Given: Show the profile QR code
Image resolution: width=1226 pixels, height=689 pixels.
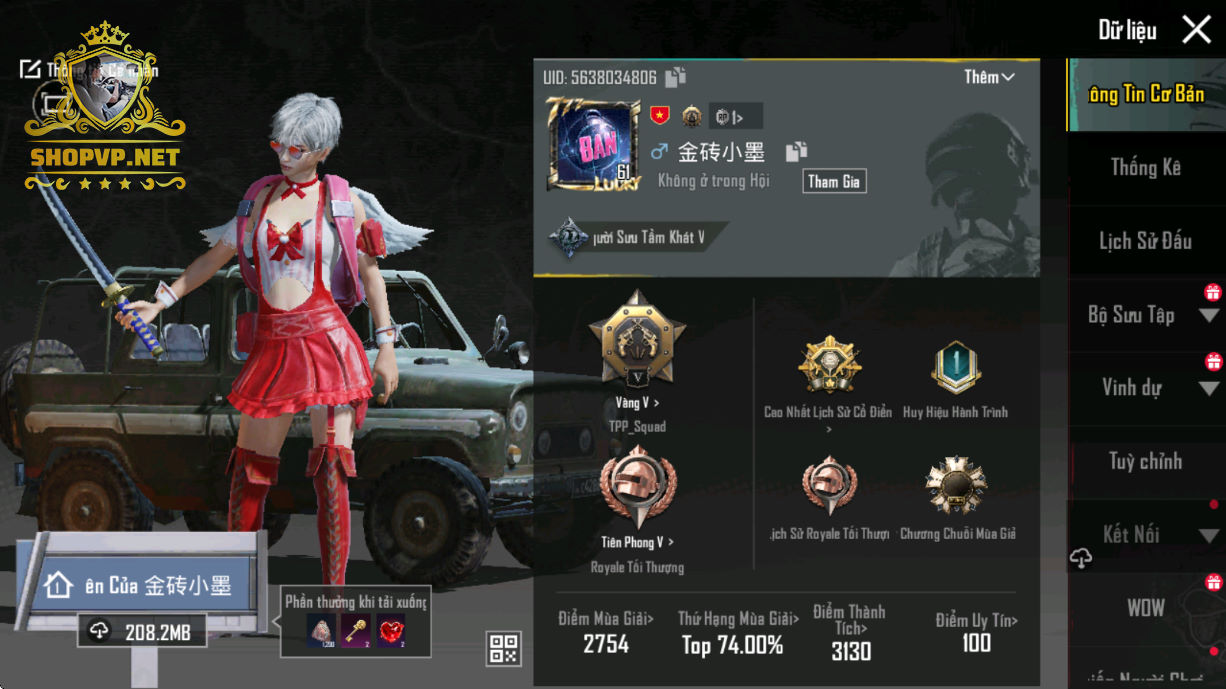Looking at the screenshot, I should 503,648.
